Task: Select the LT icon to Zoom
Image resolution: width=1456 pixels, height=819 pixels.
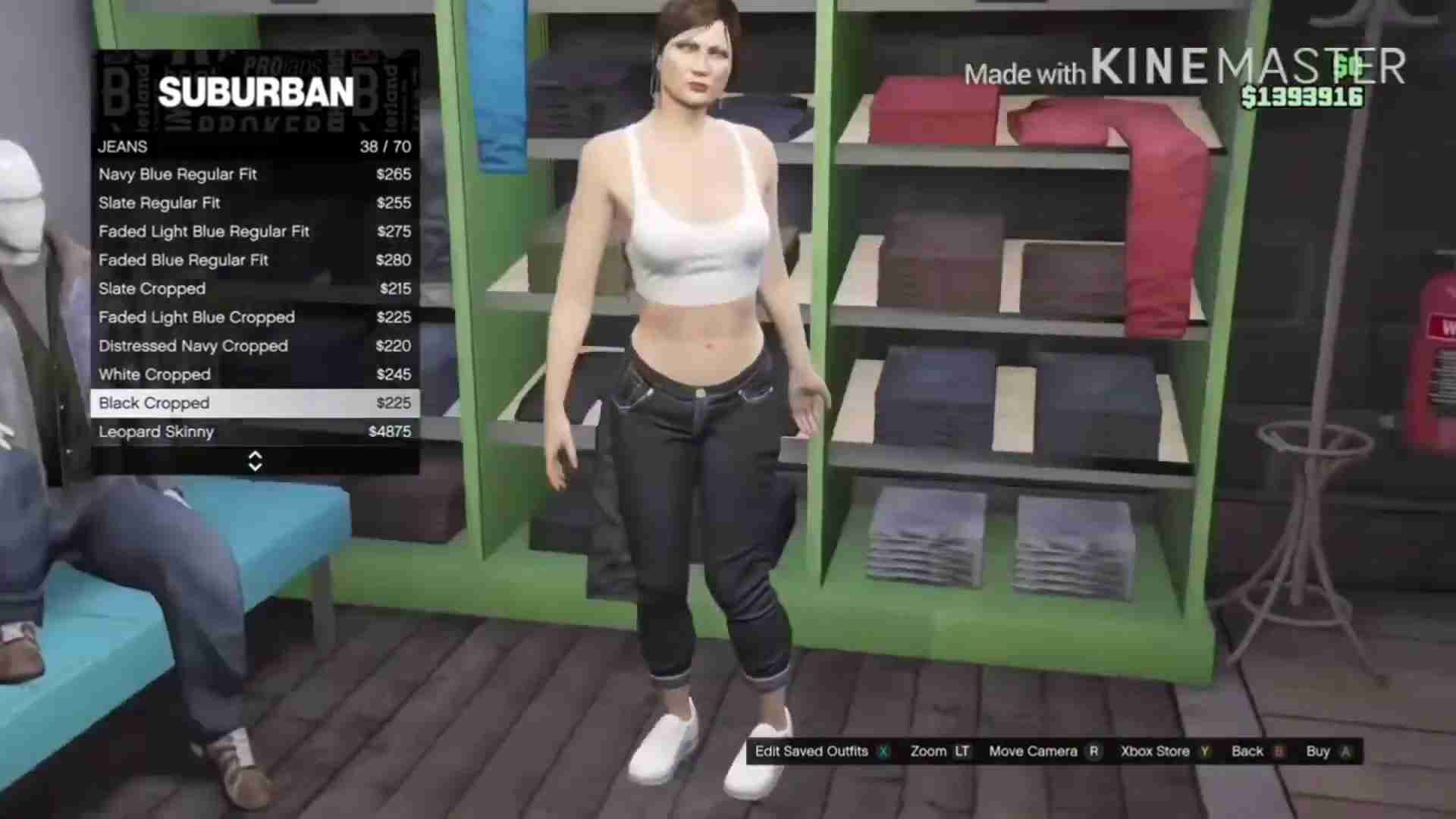Action: [962, 752]
